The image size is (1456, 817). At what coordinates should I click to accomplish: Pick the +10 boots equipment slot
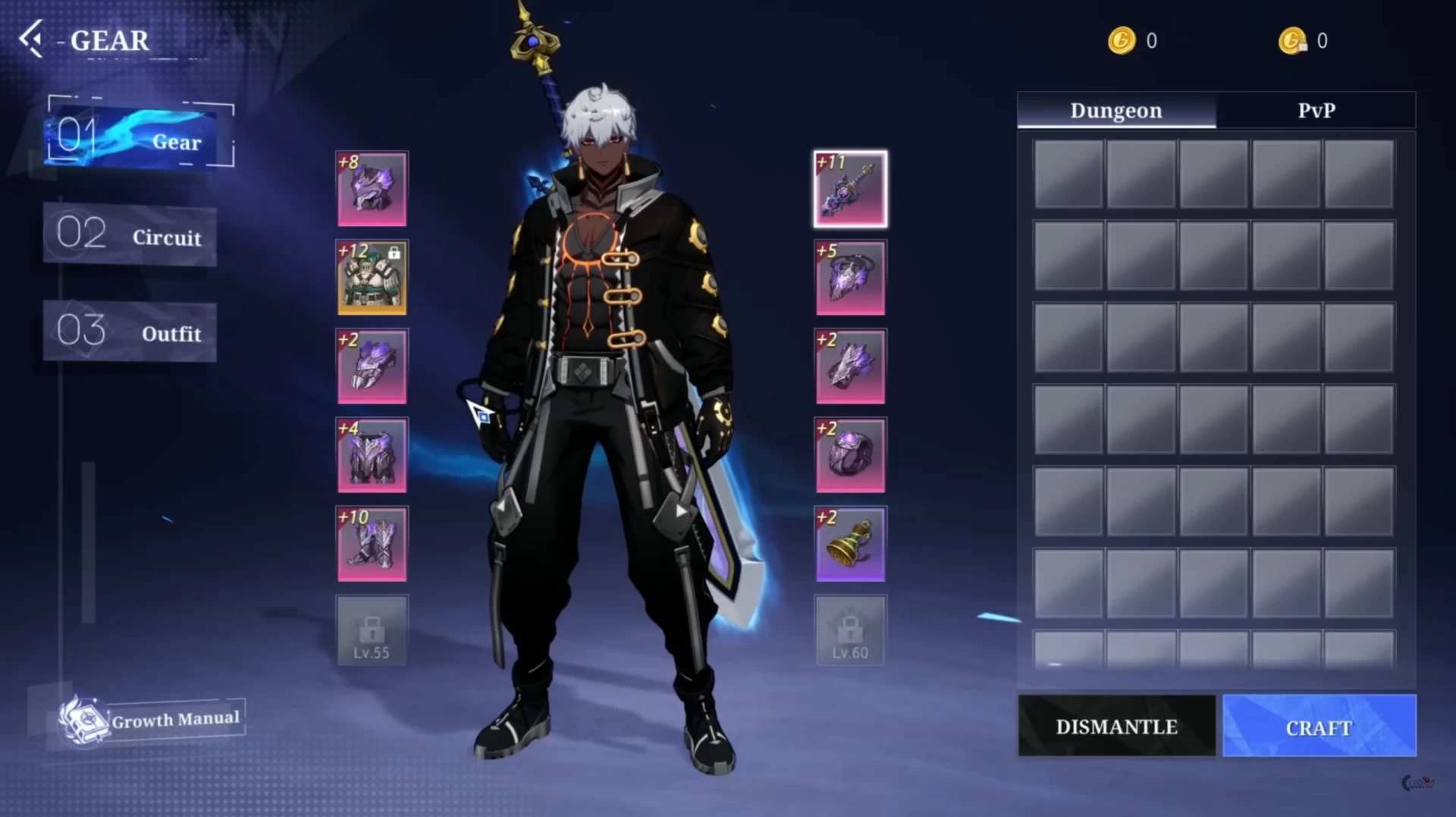pos(372,544)
